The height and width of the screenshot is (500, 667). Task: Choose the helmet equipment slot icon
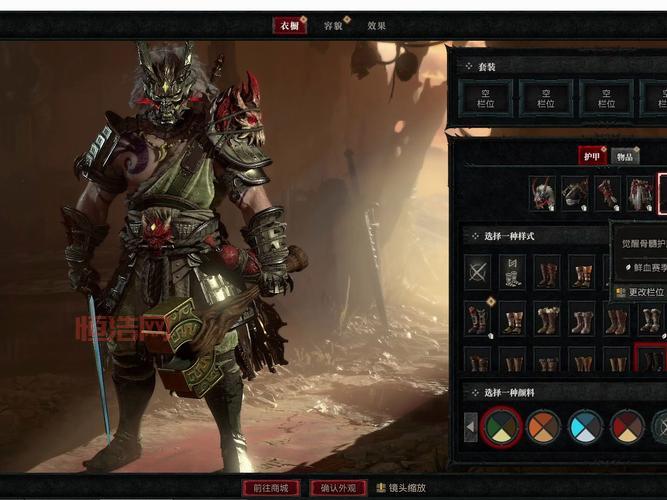543,193
